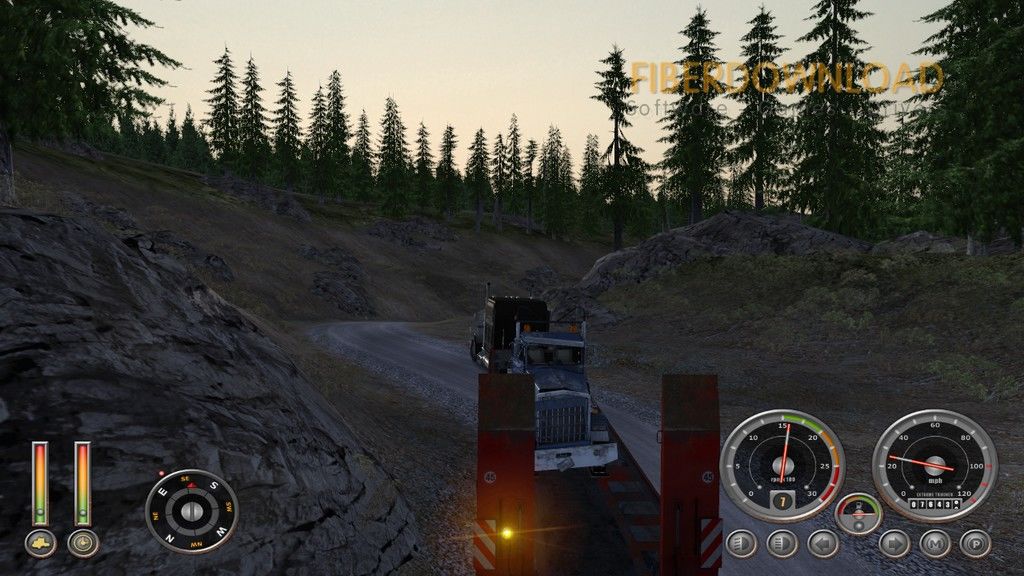Screen dimensions: 1024x576
Task: Toggle the P parking brake button
Action: [974, 543]
